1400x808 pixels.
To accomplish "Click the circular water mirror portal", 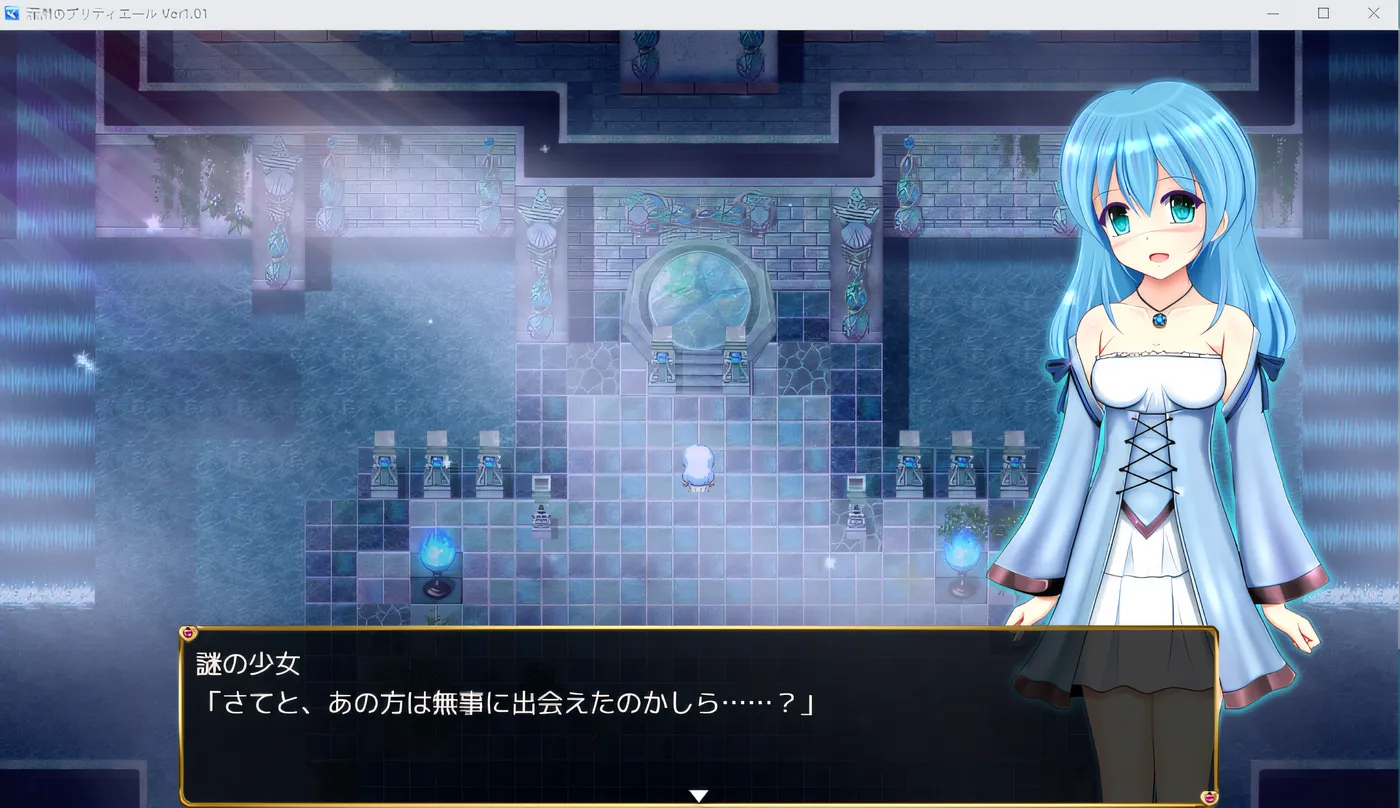I will coord(699,294).
